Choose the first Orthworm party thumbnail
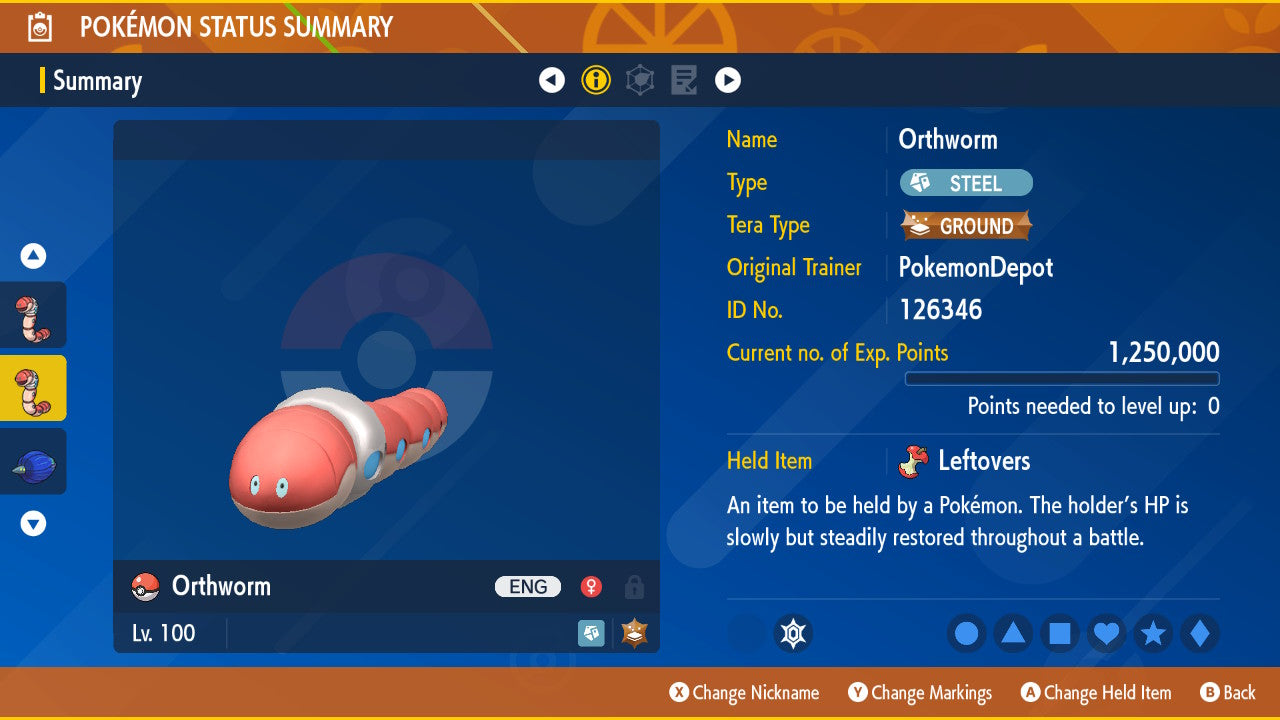The width and height of the screenshot is (1280, 720). click(x=33, y=315)
